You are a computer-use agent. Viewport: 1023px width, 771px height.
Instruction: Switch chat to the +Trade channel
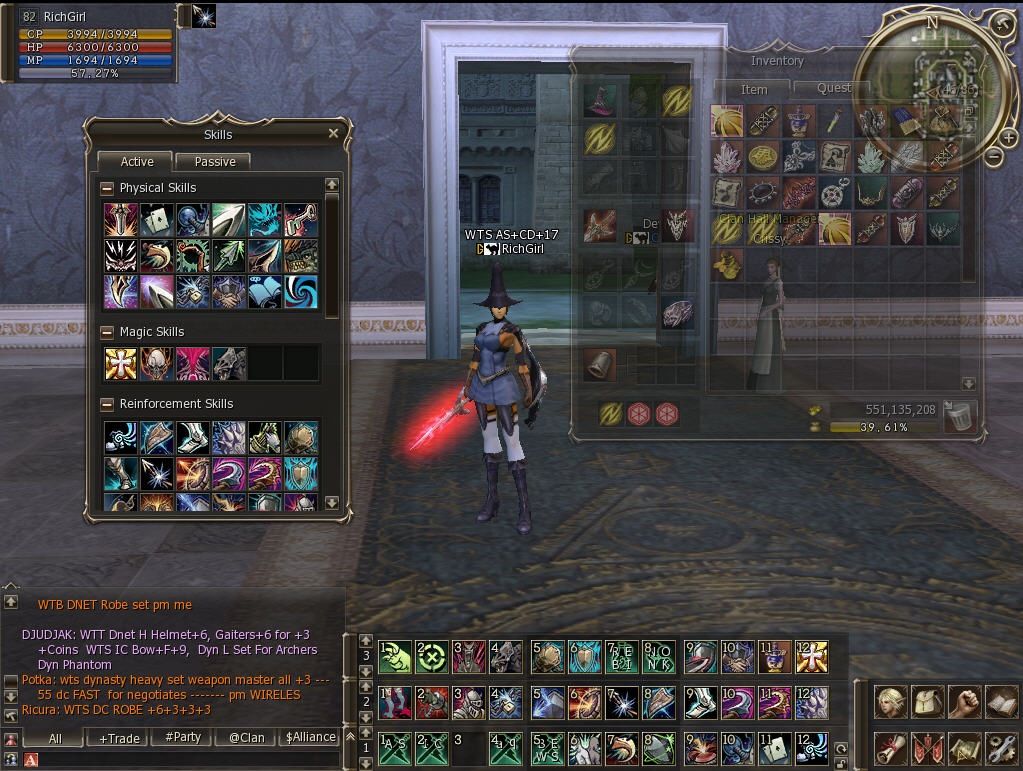(119, 738)
